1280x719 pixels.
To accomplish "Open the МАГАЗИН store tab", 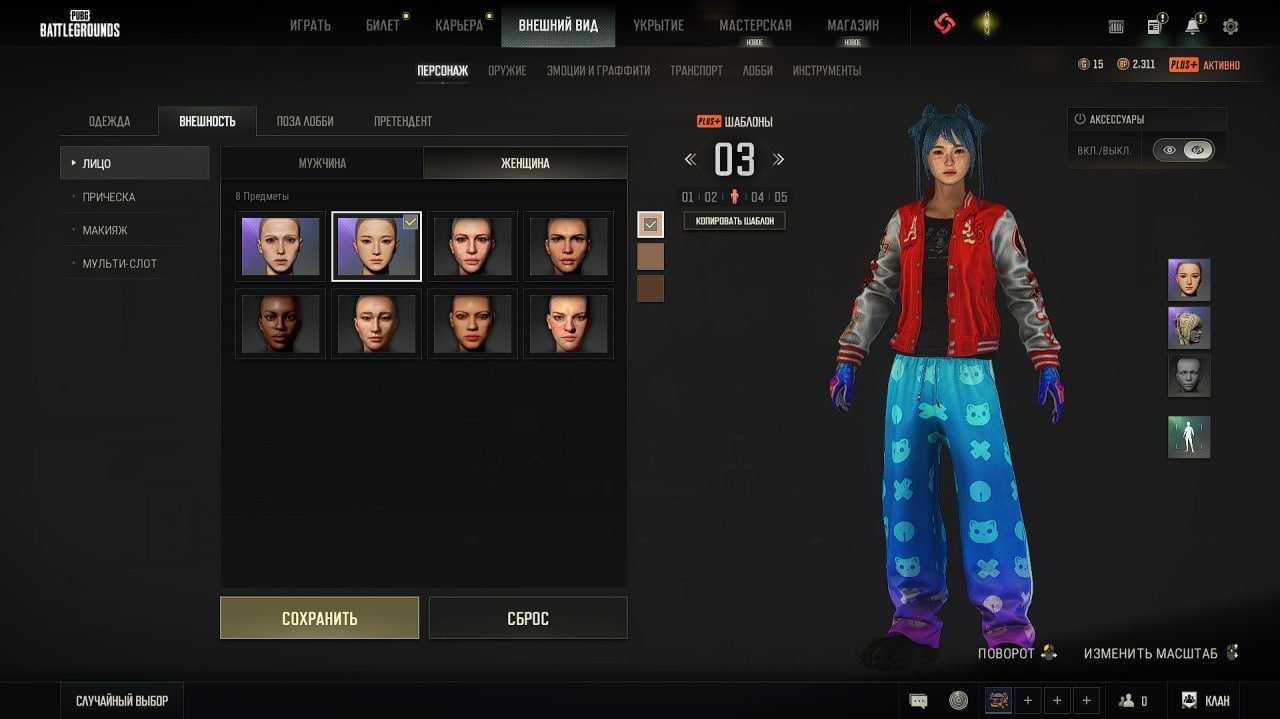I will pyautogui.click(x=853, y=25).
